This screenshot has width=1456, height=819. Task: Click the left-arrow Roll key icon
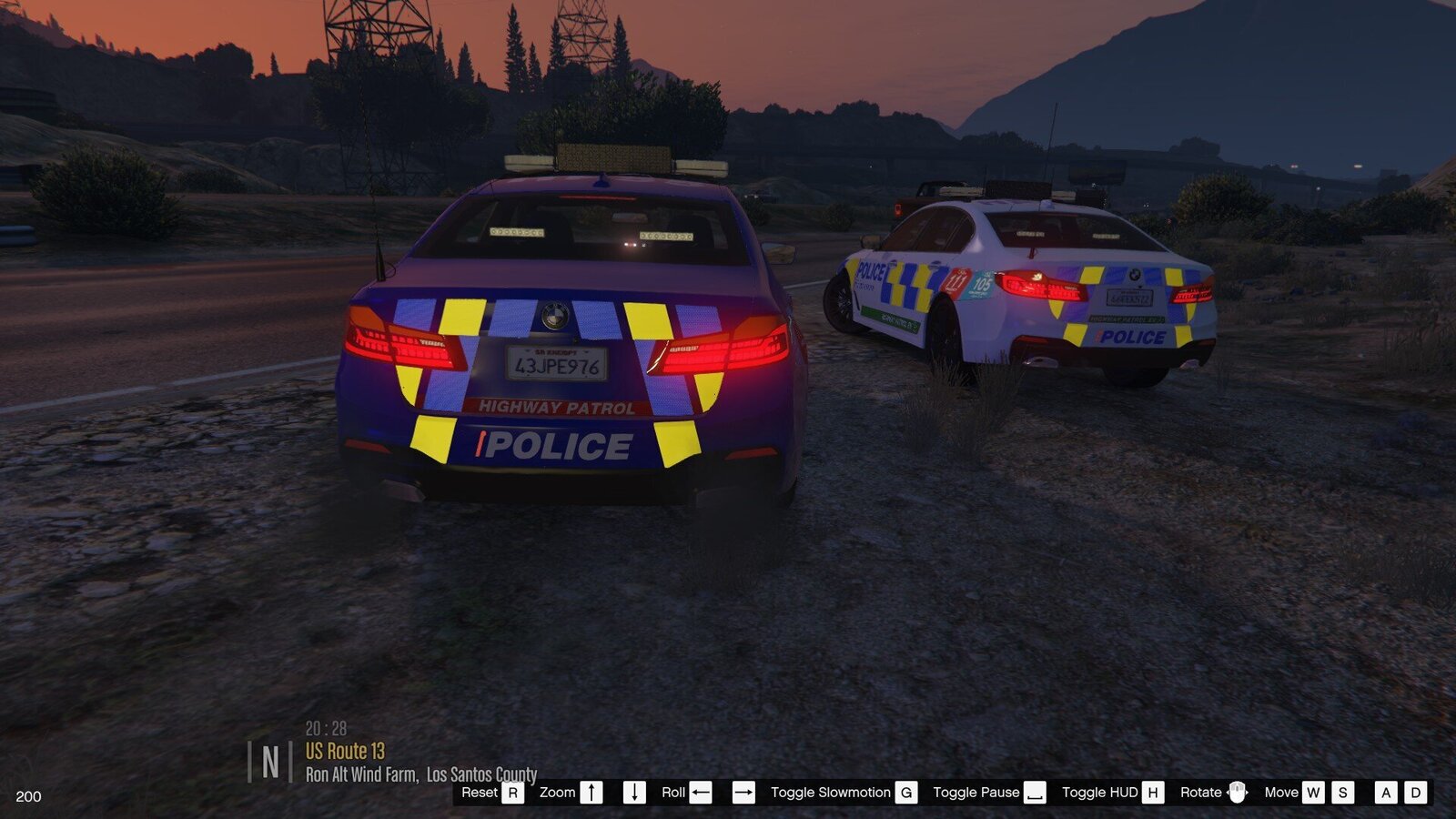click(x=699, y=793)
